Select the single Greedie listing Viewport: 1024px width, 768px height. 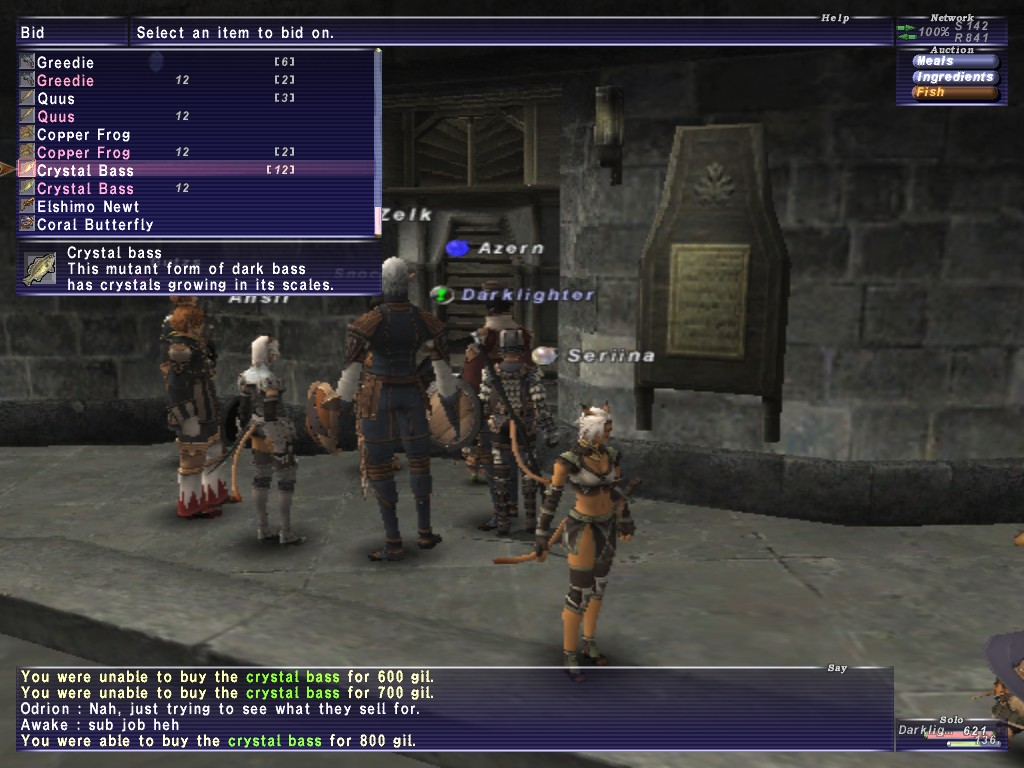(66, 63)
